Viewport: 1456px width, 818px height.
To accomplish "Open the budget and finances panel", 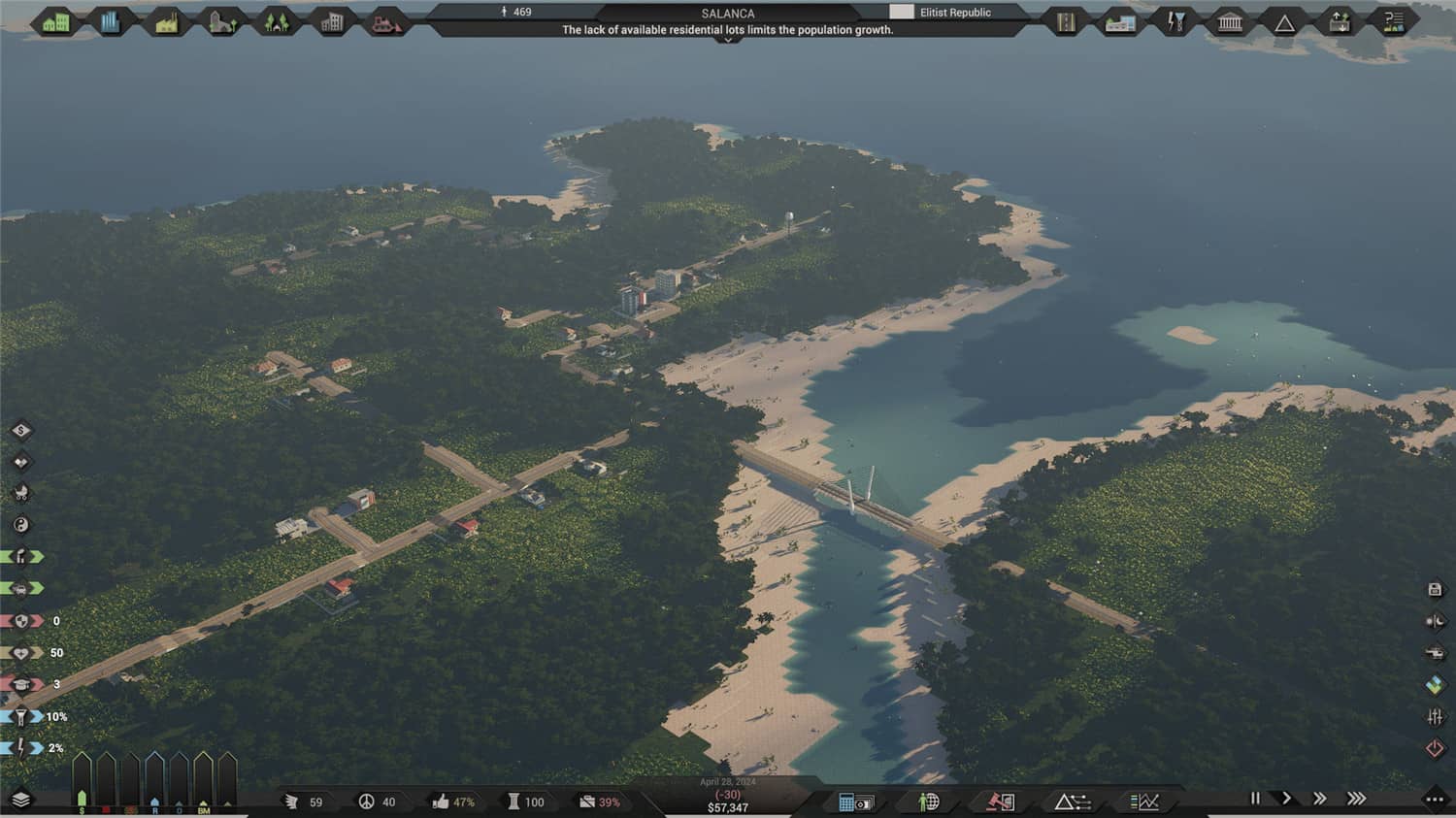I will point(856,802).
